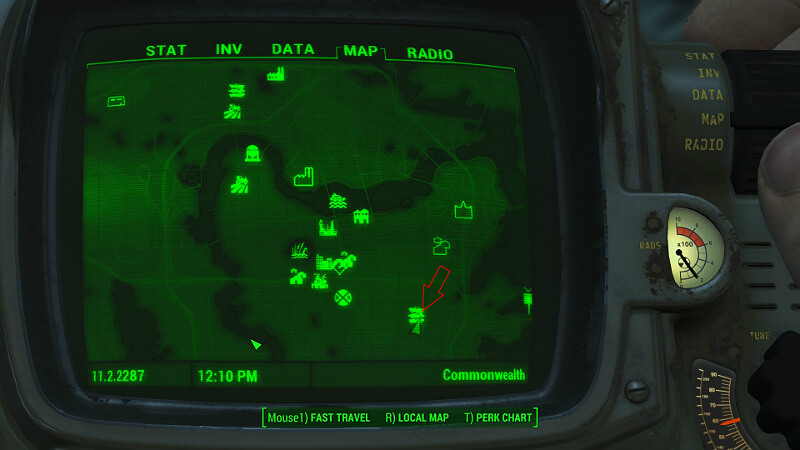800x450 pixels.
Task: Switch to the STAT tab on the Pip-Boy screen
Action: coord(166,51)
